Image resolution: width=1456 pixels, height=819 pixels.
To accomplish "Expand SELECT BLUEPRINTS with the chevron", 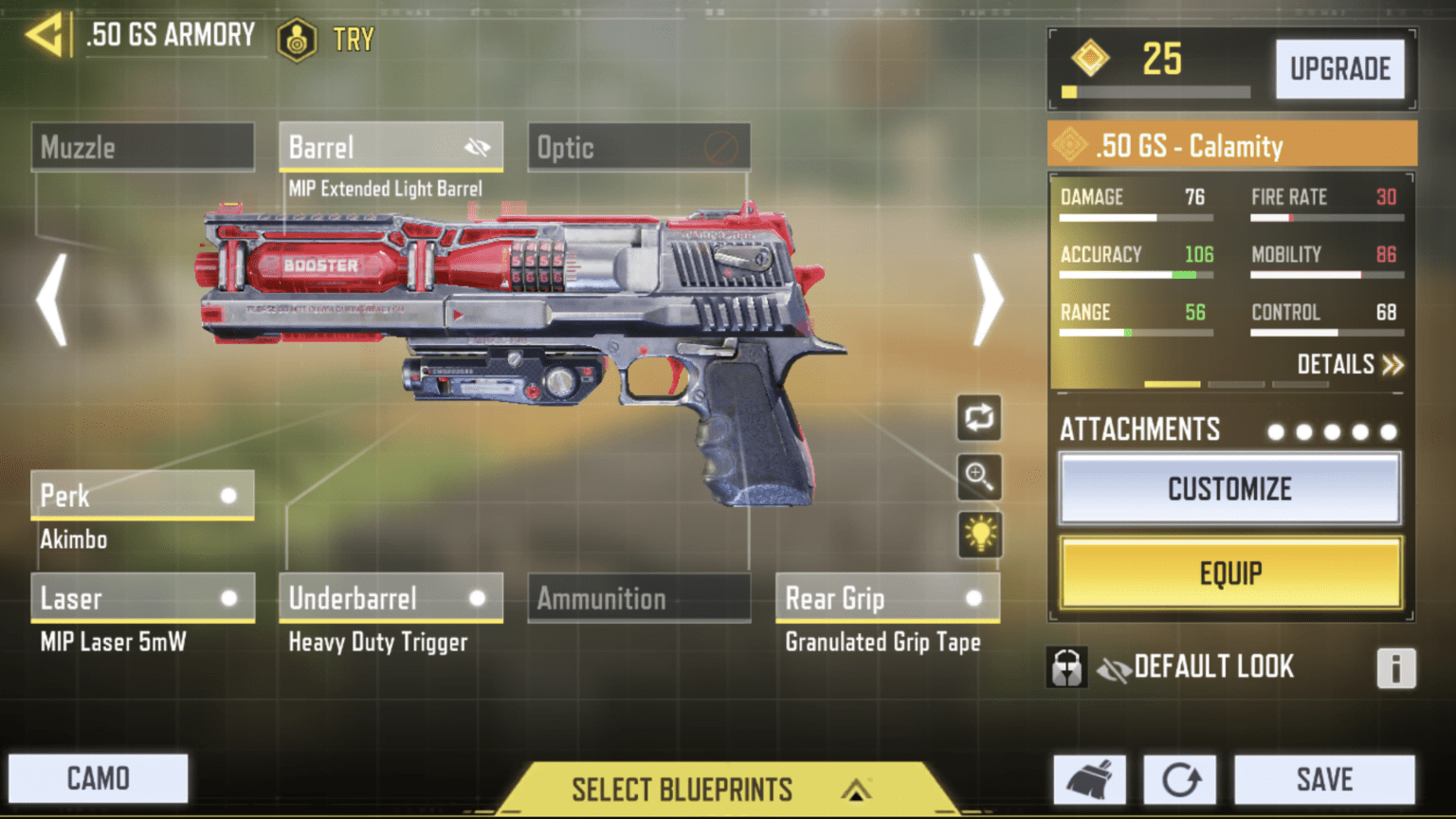I will tap(856, 788).
